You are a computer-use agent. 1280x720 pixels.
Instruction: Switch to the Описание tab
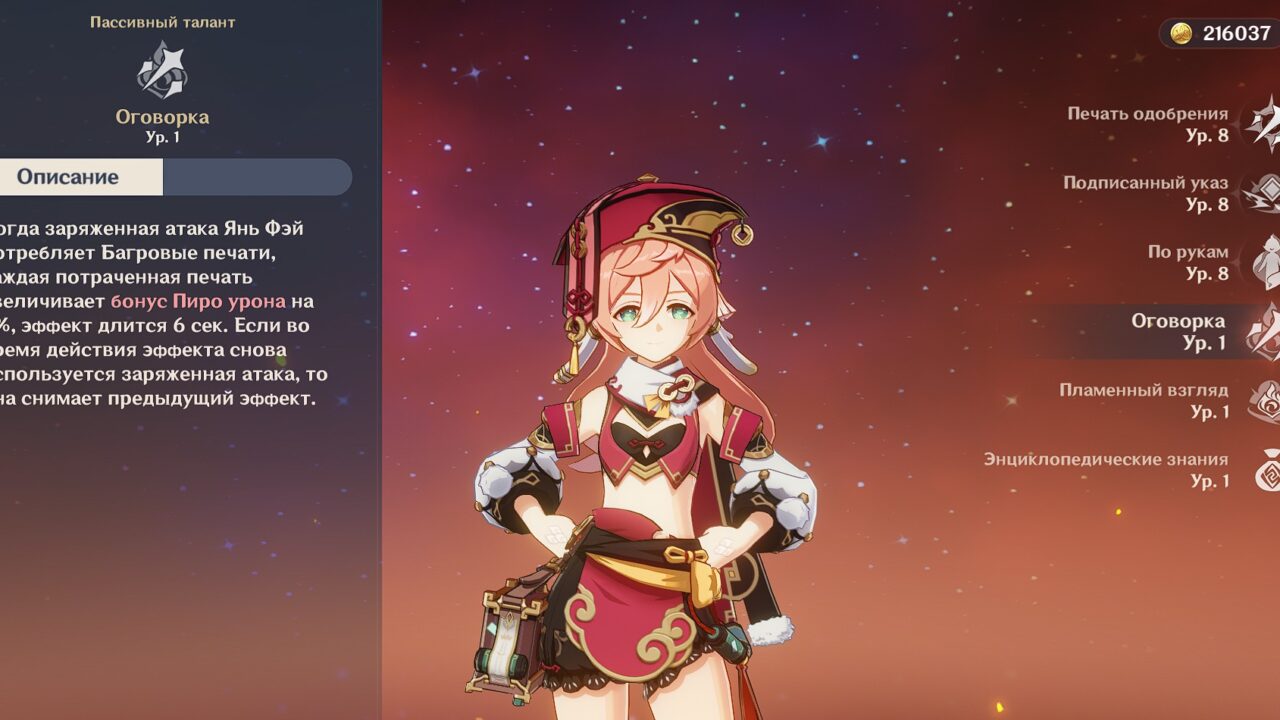click(68, 177)
